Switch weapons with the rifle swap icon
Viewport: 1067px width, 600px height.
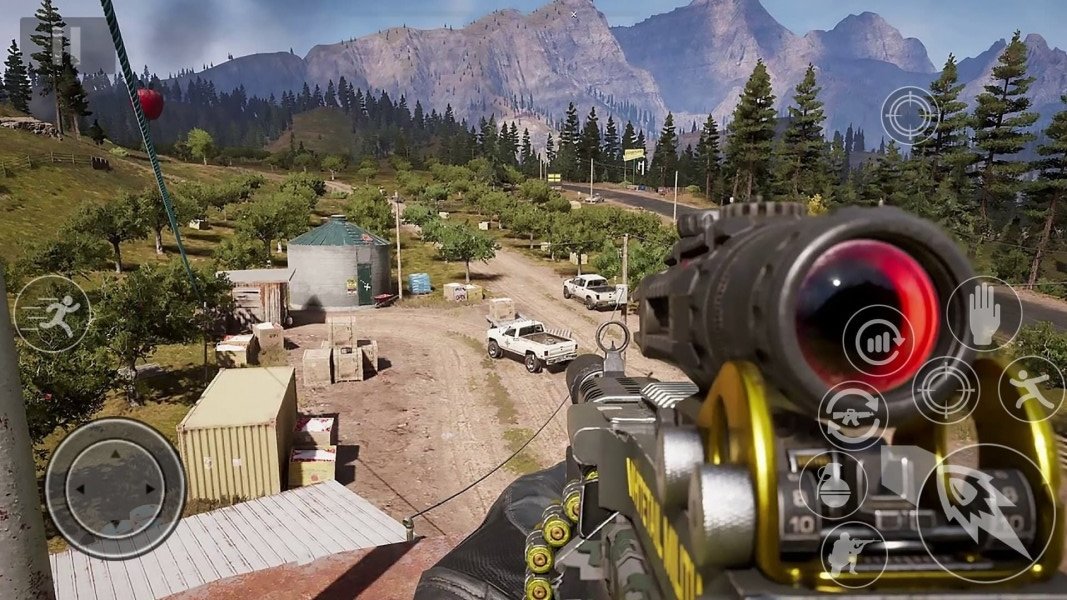pos(853,415)
